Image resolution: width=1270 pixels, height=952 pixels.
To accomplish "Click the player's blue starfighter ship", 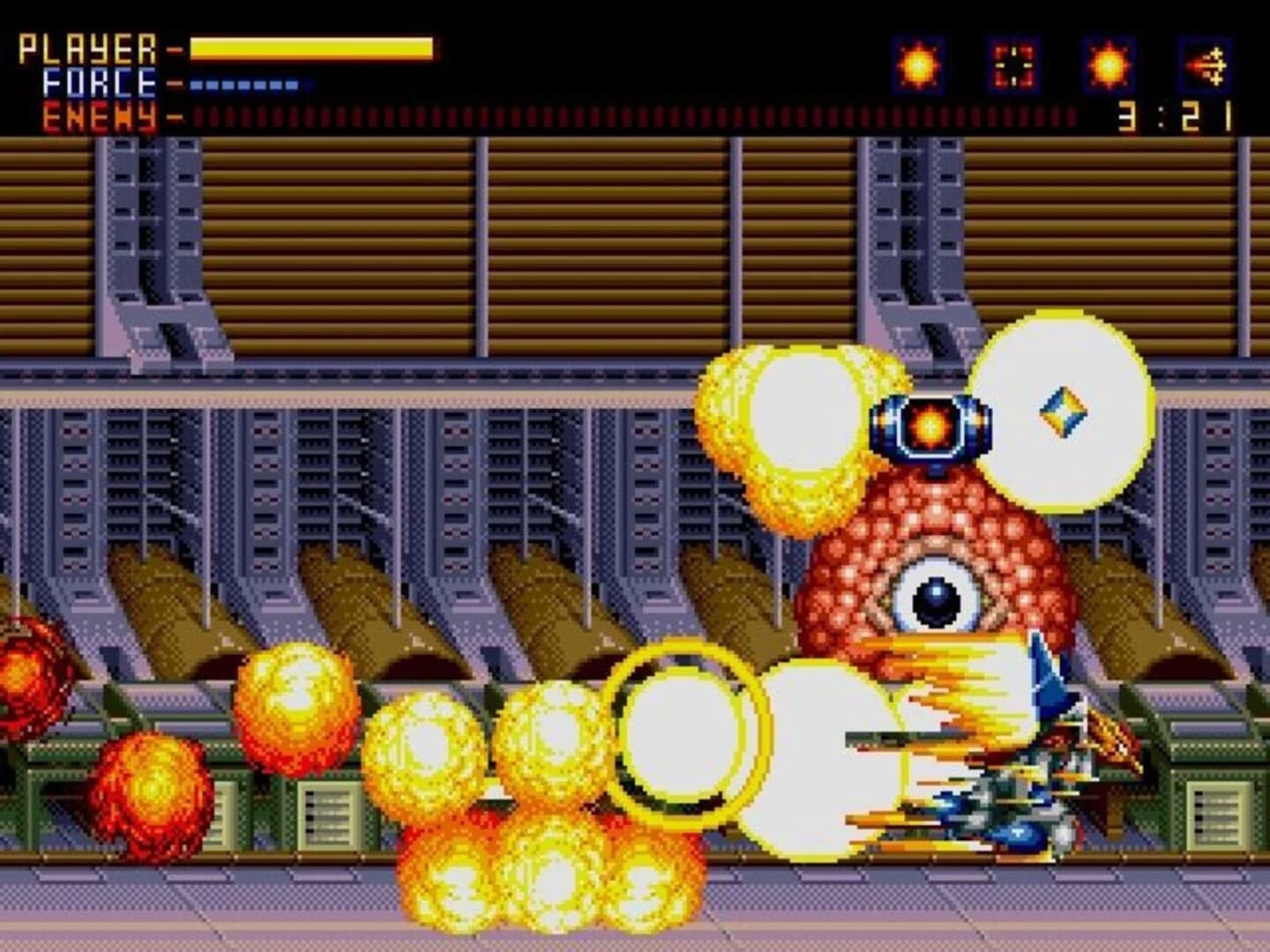I will coord(1023,785).
